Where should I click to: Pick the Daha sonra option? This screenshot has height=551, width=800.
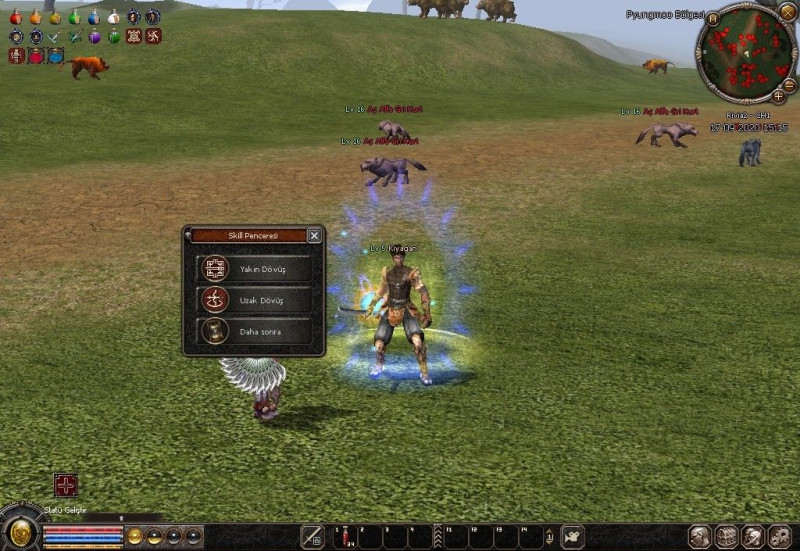coord(253,330)
